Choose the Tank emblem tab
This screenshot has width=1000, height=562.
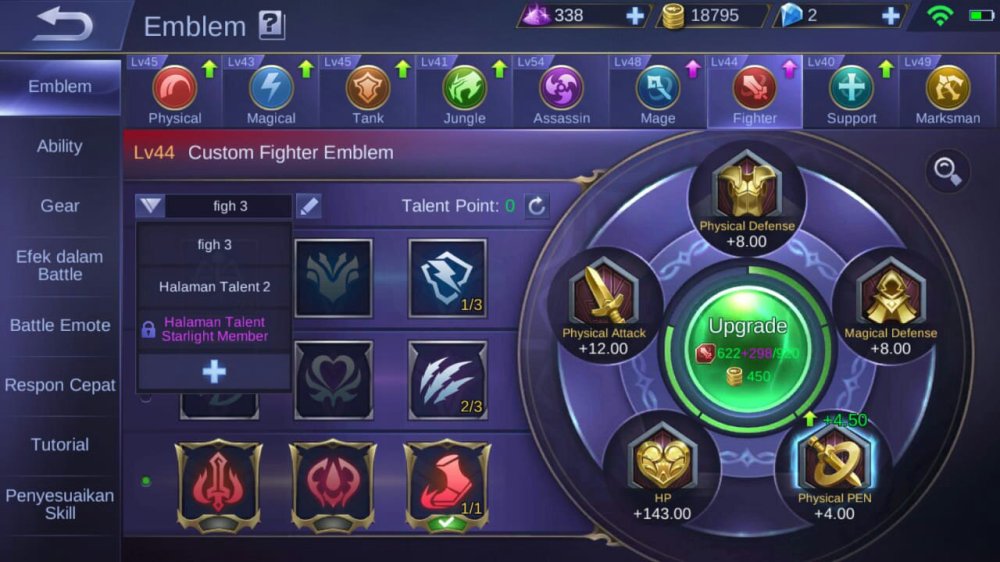coord(368,92)
